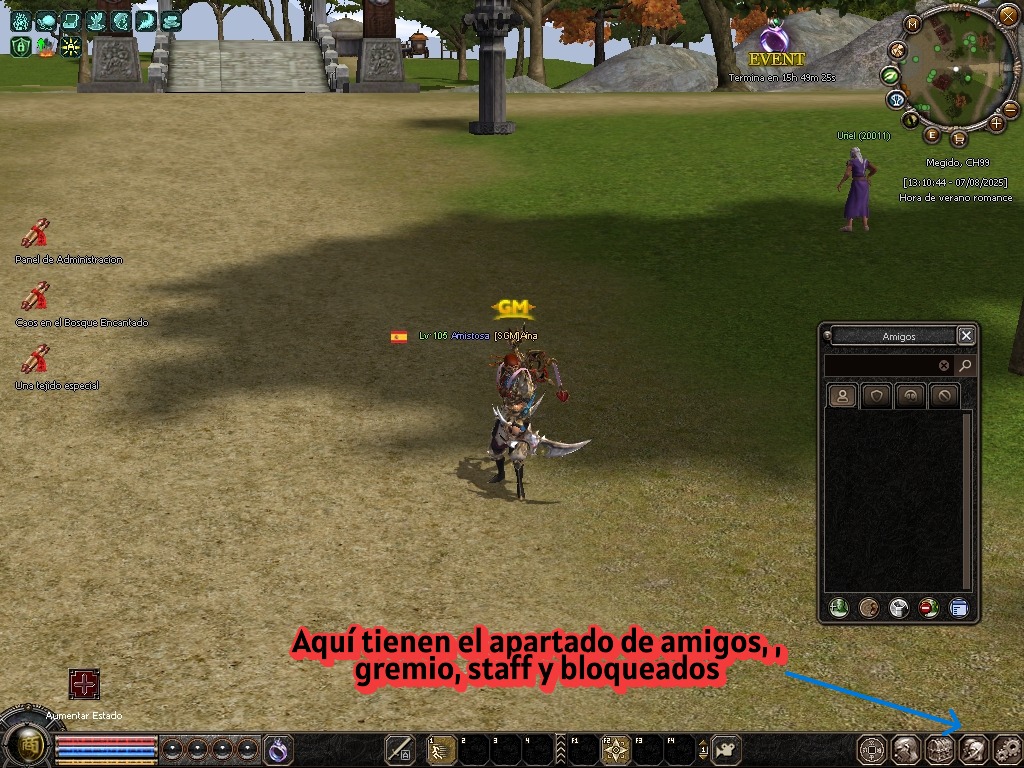Viewport: 1024px width, 768px height.
Task: Show the blocked players tab
Action: click(x=943, y=396)
